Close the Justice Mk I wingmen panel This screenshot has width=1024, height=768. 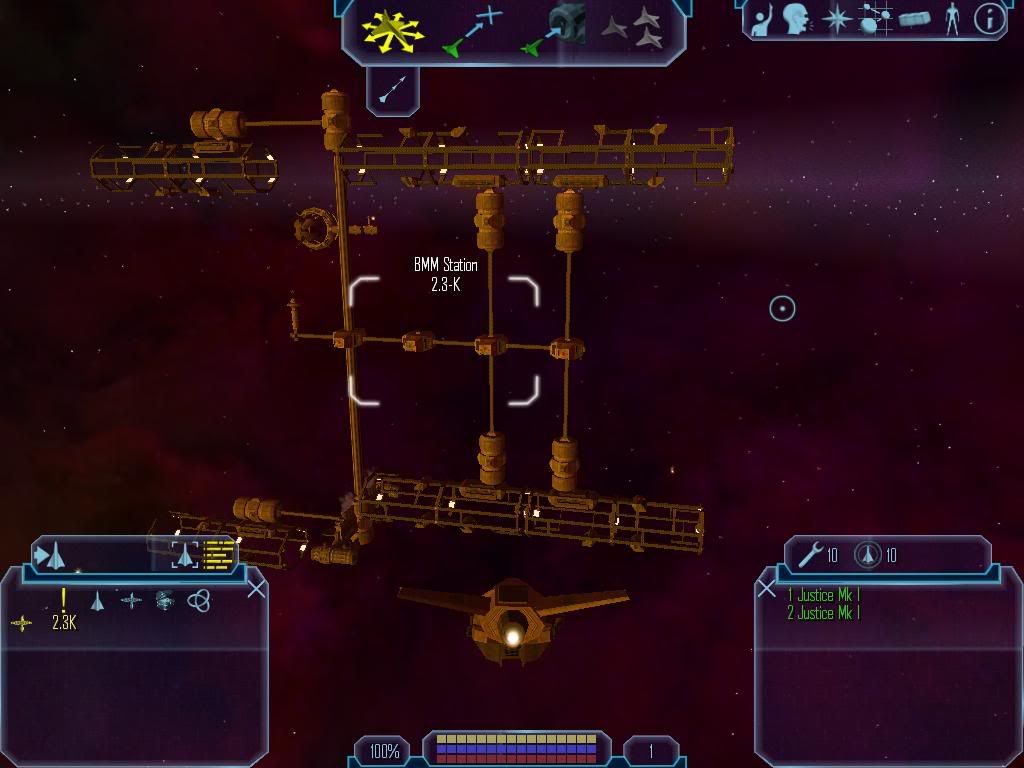tap(767, 589)
